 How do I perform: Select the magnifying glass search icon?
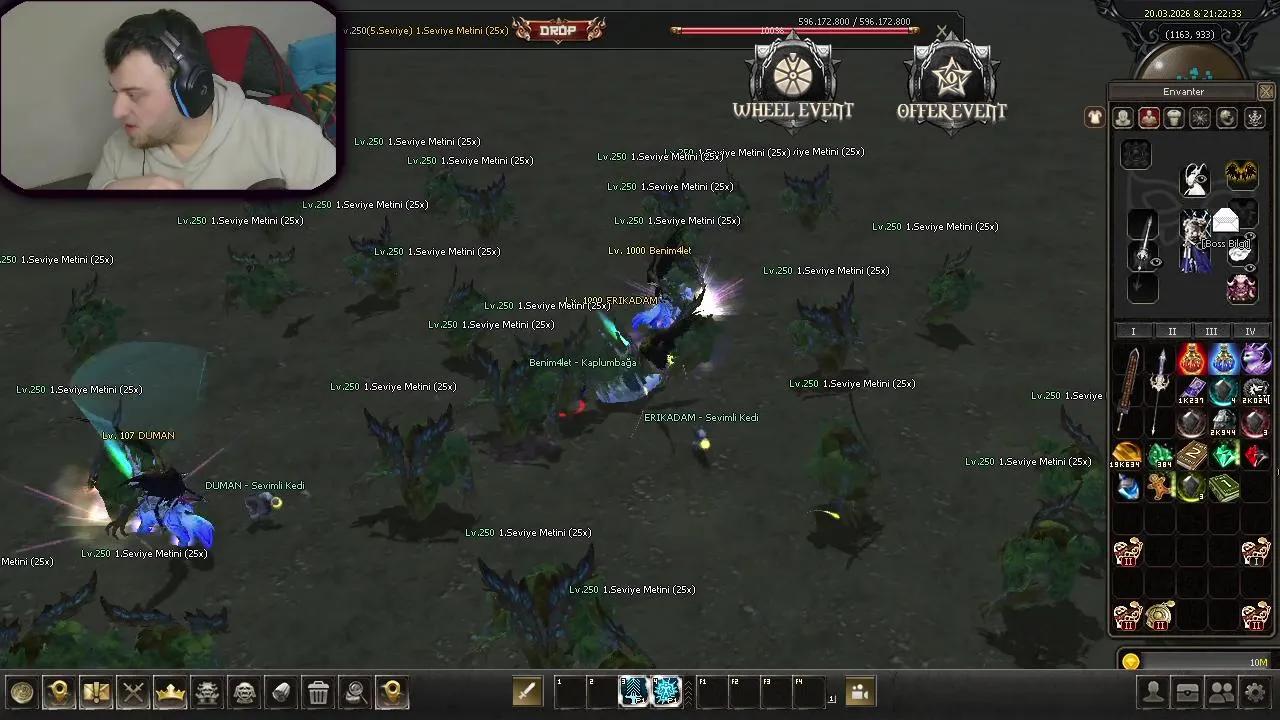(x=354, y=692)
